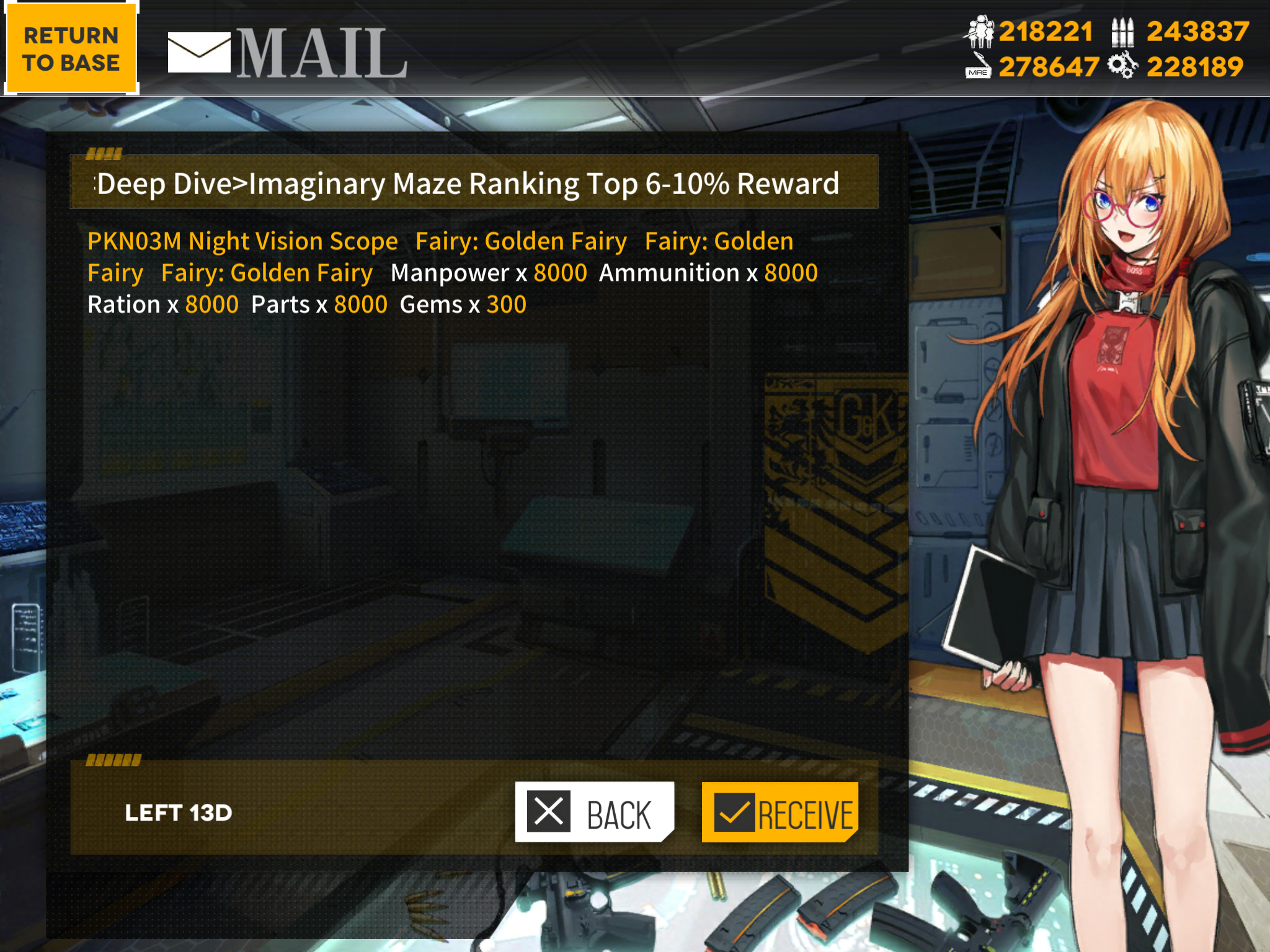Return to base from the mail screen
The width and height of the screenshot is (1270, 952).
click(x=71, y=48)
